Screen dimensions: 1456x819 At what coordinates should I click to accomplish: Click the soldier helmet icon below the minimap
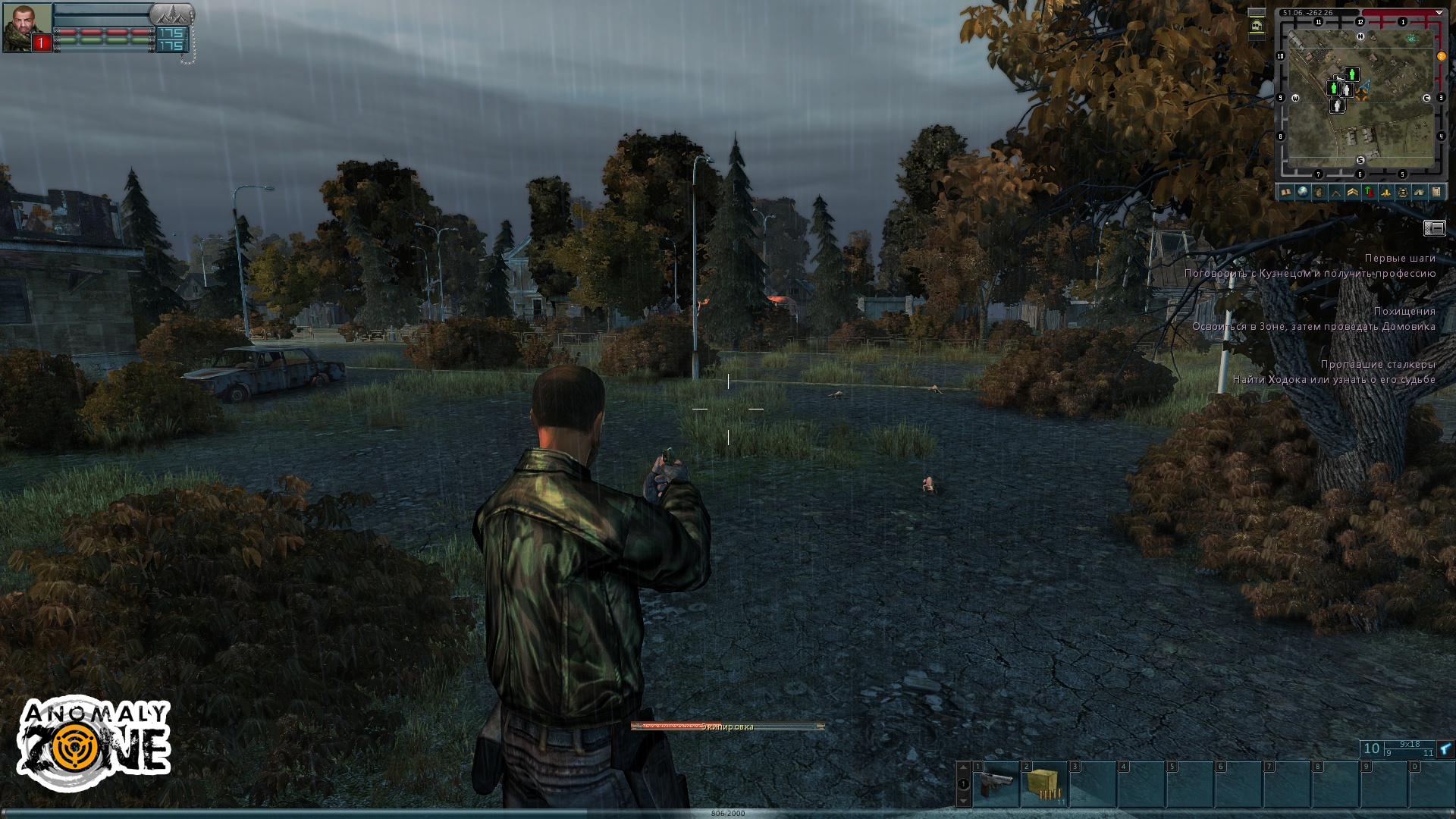click(x=1402, y=193)
